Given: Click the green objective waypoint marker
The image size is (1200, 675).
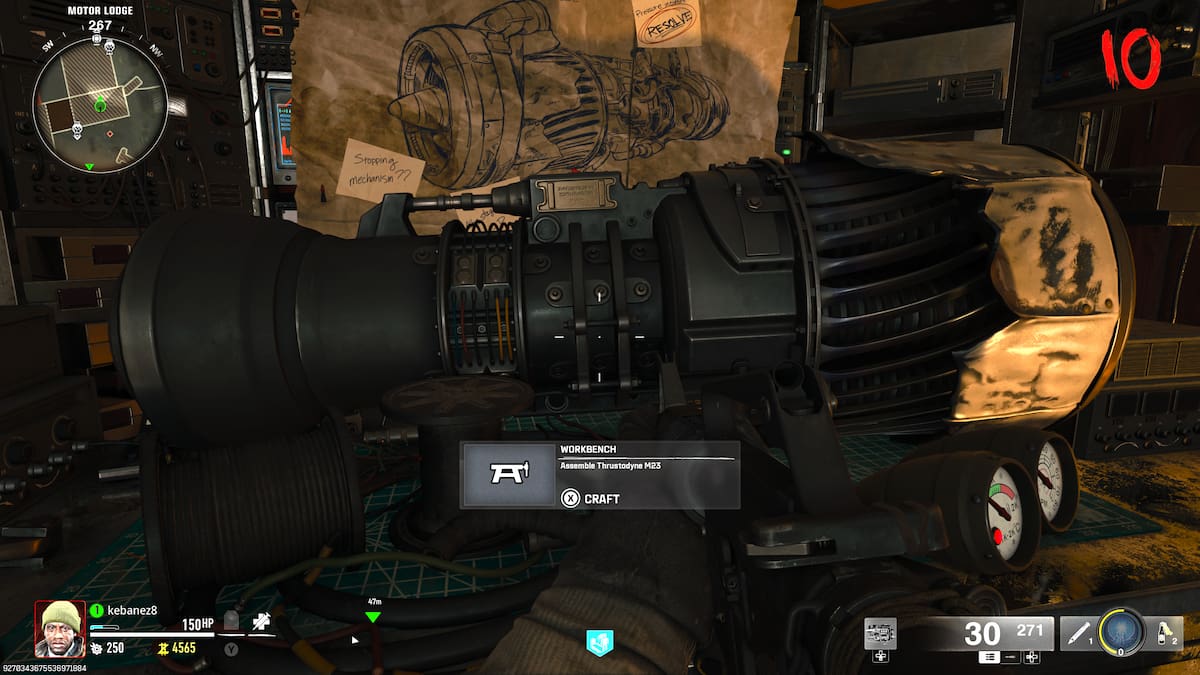Looking at the screenshot, I should point(373,617).
